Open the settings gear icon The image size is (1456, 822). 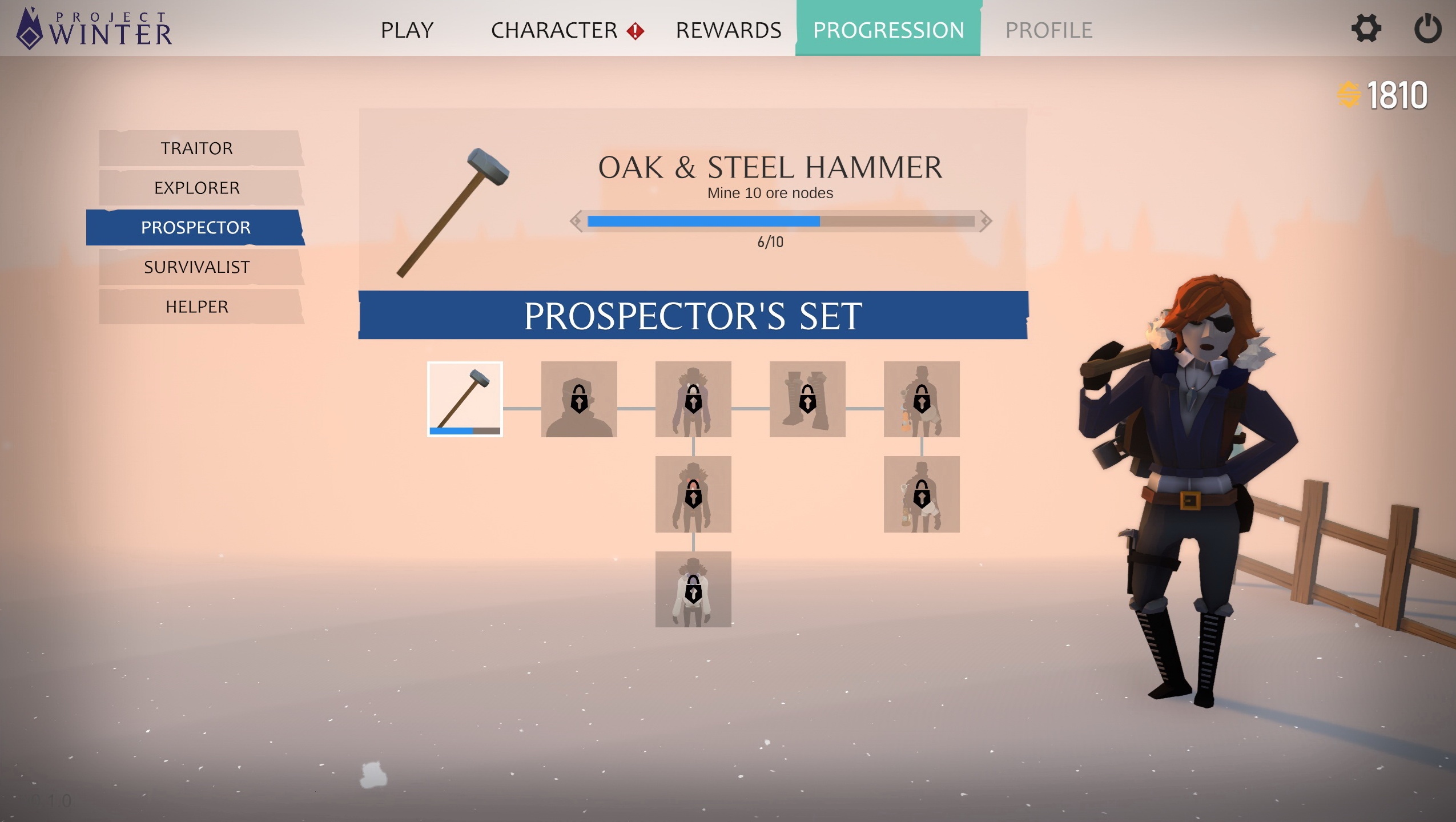1366,30
